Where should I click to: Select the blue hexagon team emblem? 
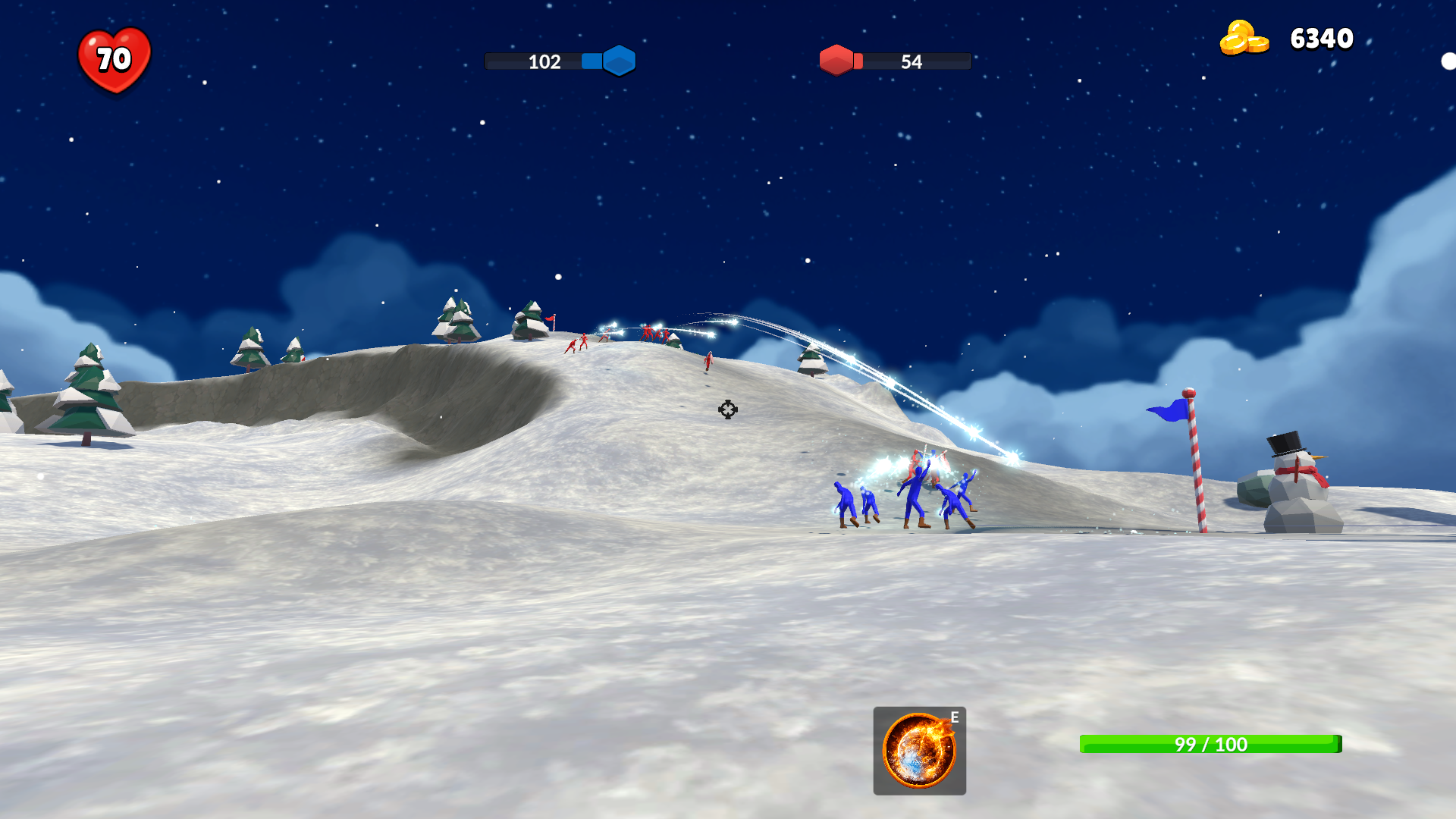coord(617,61)
